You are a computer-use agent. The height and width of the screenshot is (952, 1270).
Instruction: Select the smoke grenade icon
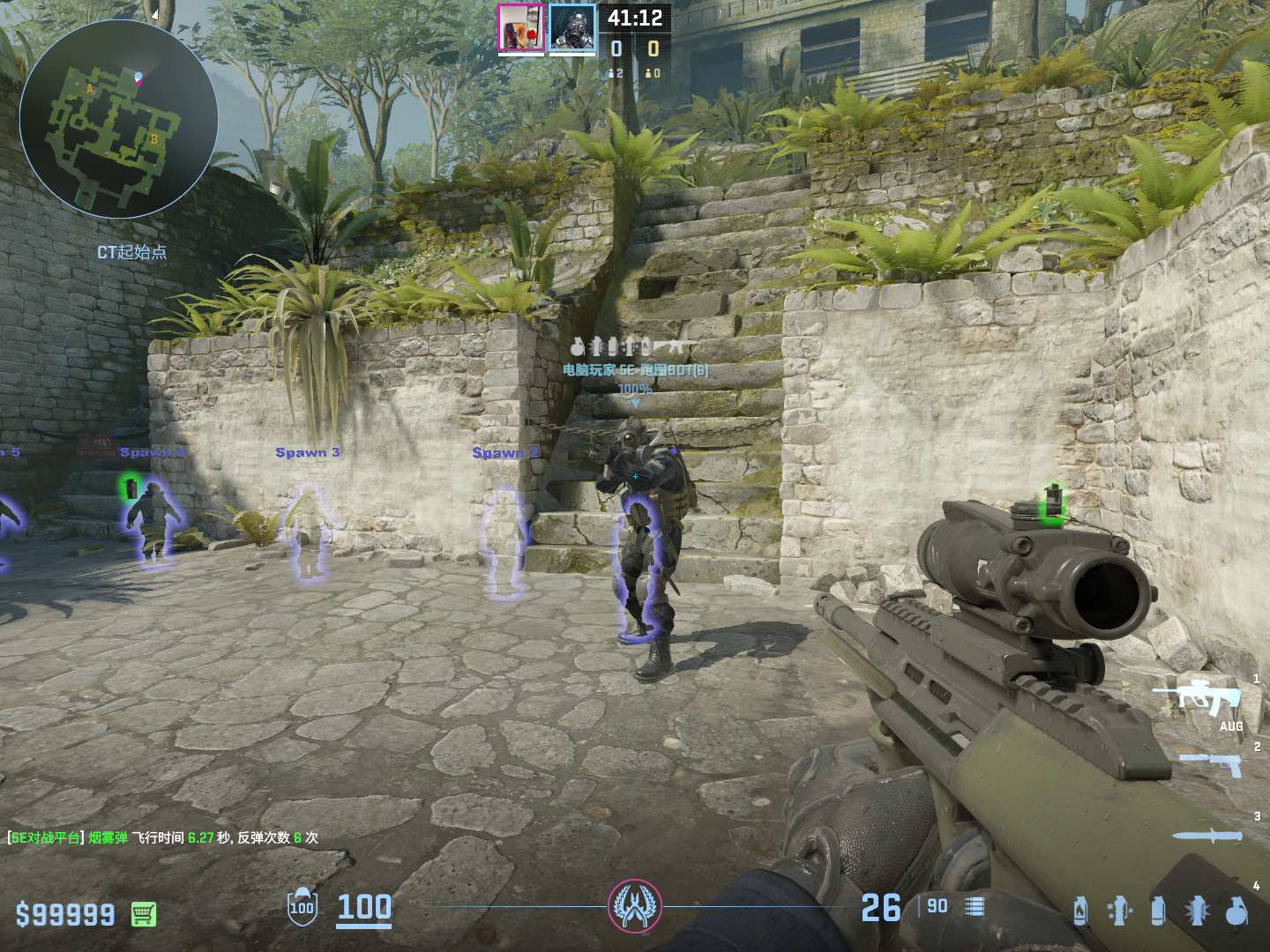coord(1158,911)
